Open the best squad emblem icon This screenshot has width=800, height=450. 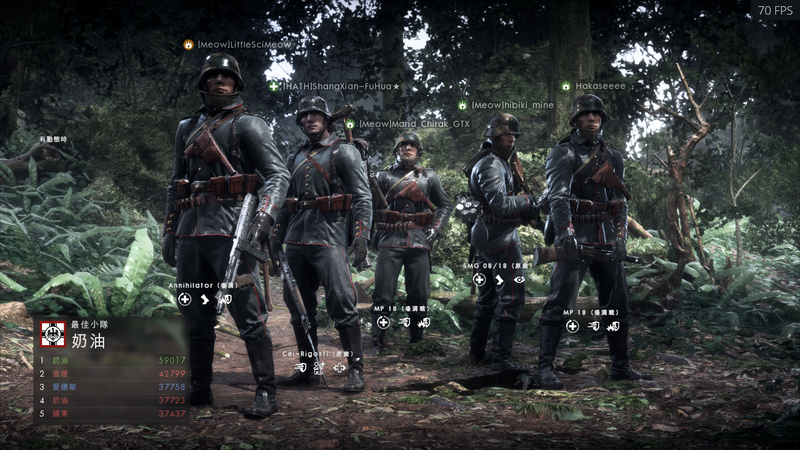52,333
